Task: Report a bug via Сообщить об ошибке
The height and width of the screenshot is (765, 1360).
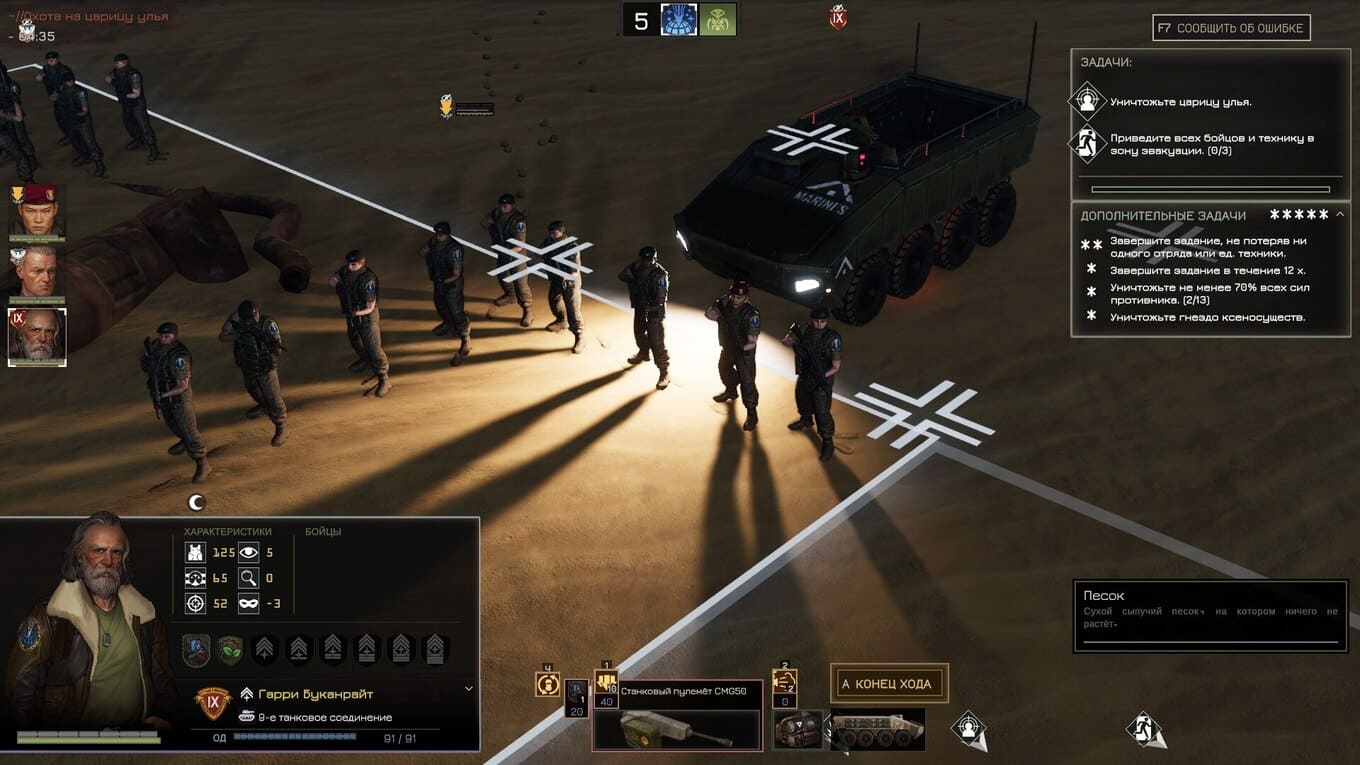Action: 1231,28
